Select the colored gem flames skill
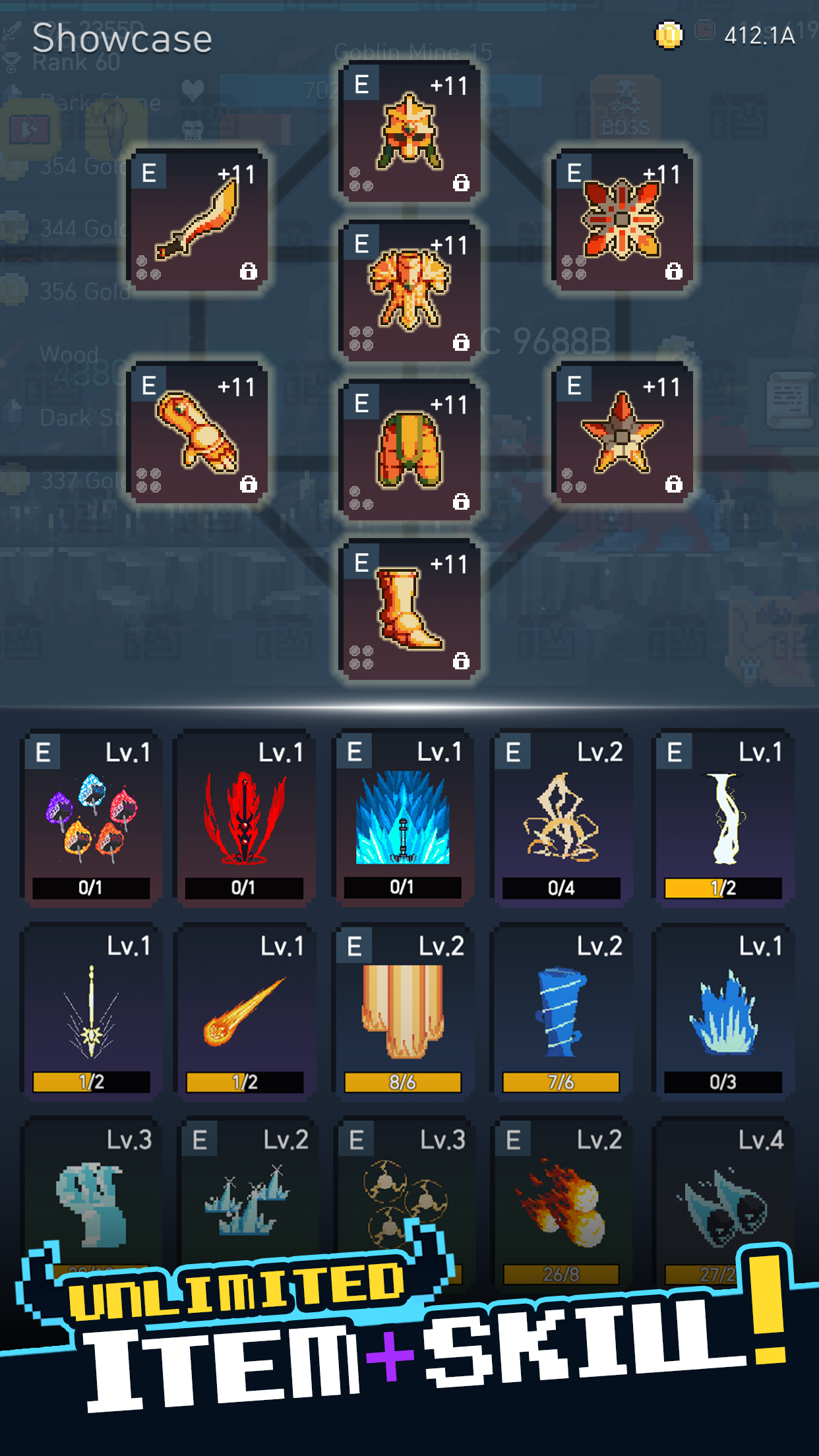The height and width of the screenshot is (1456, 819). [x=91, y=818]
